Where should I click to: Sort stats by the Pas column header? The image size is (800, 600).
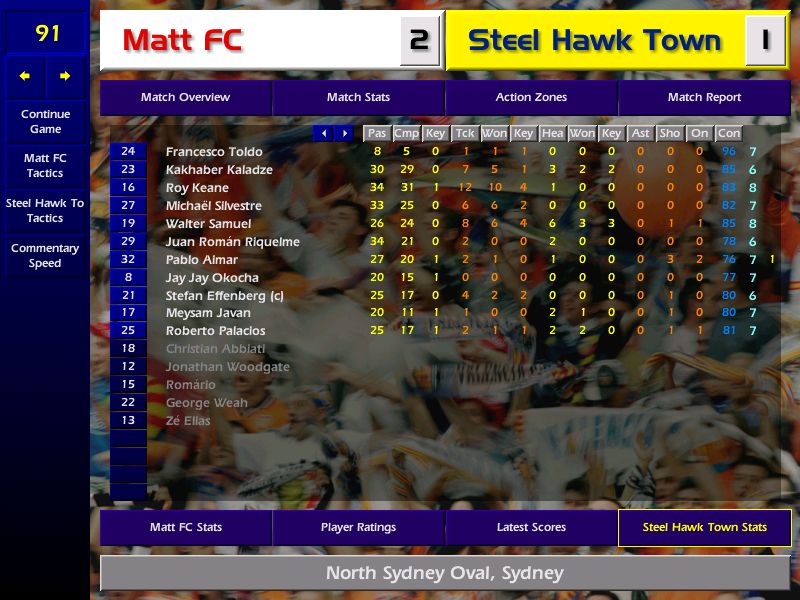tap(376, 133)
